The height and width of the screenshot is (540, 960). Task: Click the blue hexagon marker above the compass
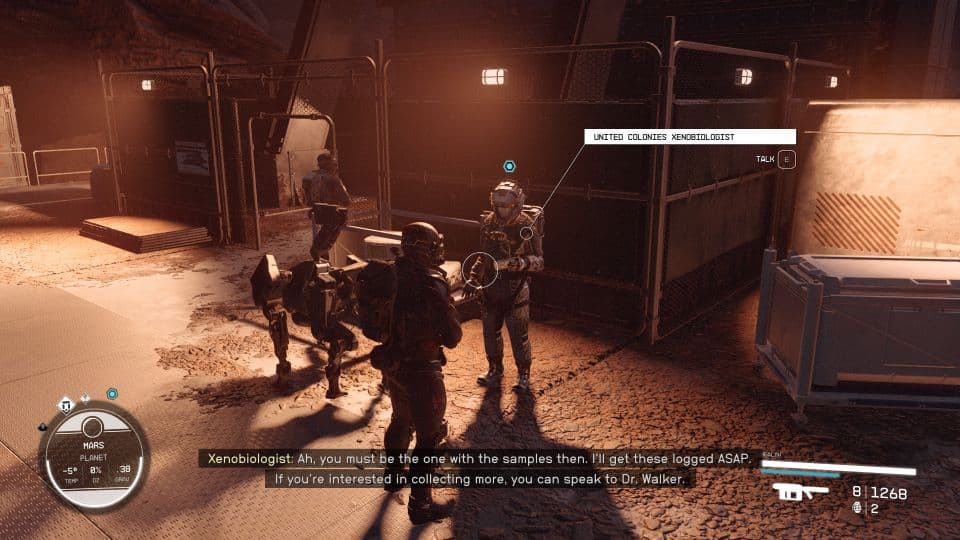point(112,394)
